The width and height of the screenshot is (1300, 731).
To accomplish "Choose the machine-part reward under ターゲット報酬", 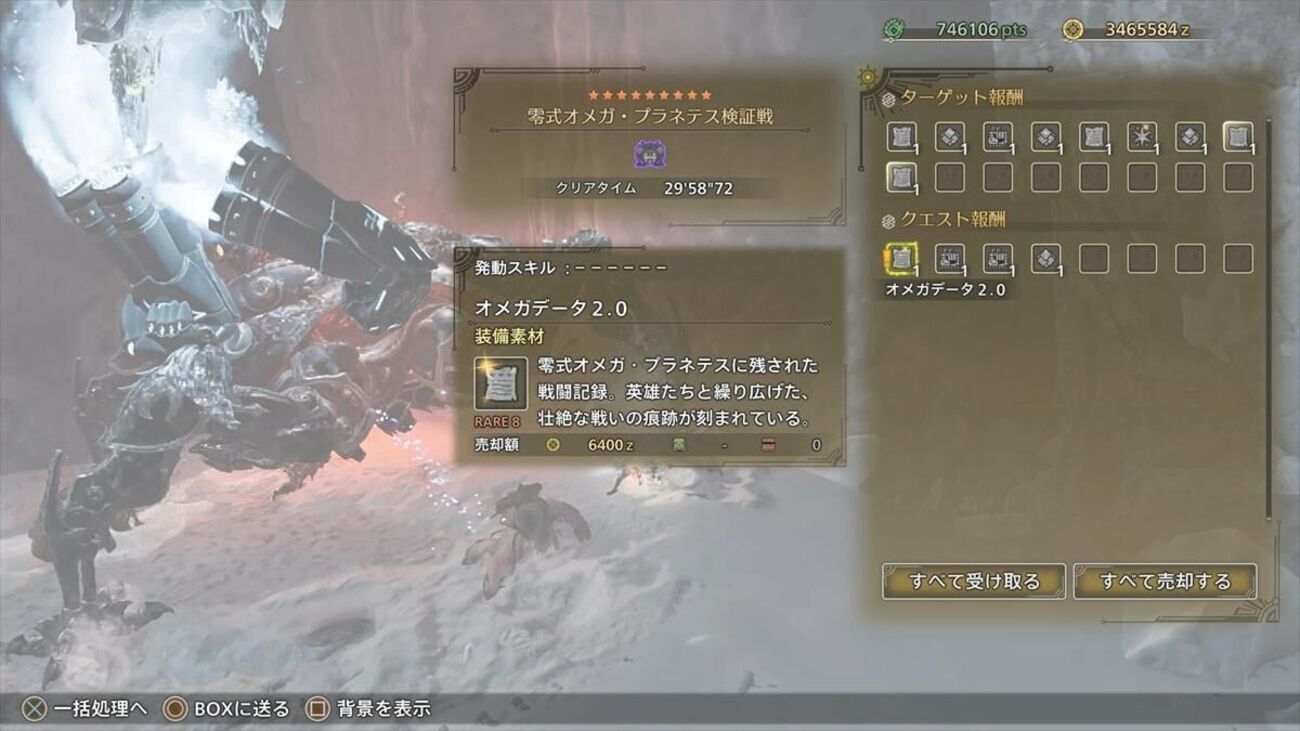I will click(x=998, y=137).
